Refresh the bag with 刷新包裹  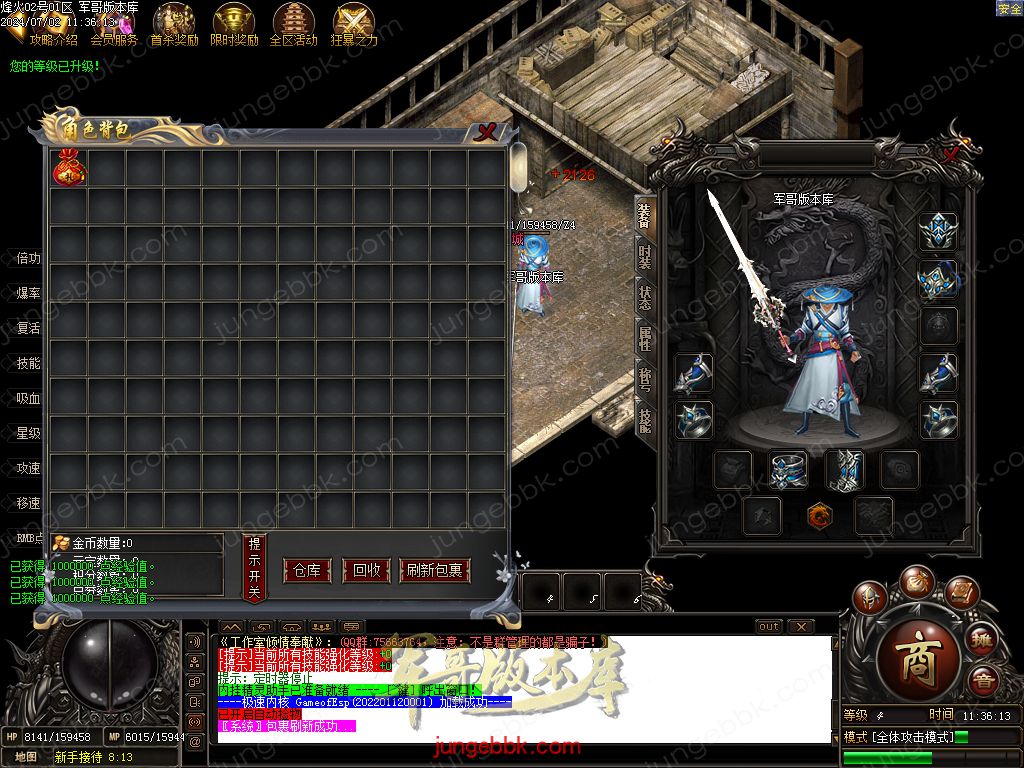434,571
